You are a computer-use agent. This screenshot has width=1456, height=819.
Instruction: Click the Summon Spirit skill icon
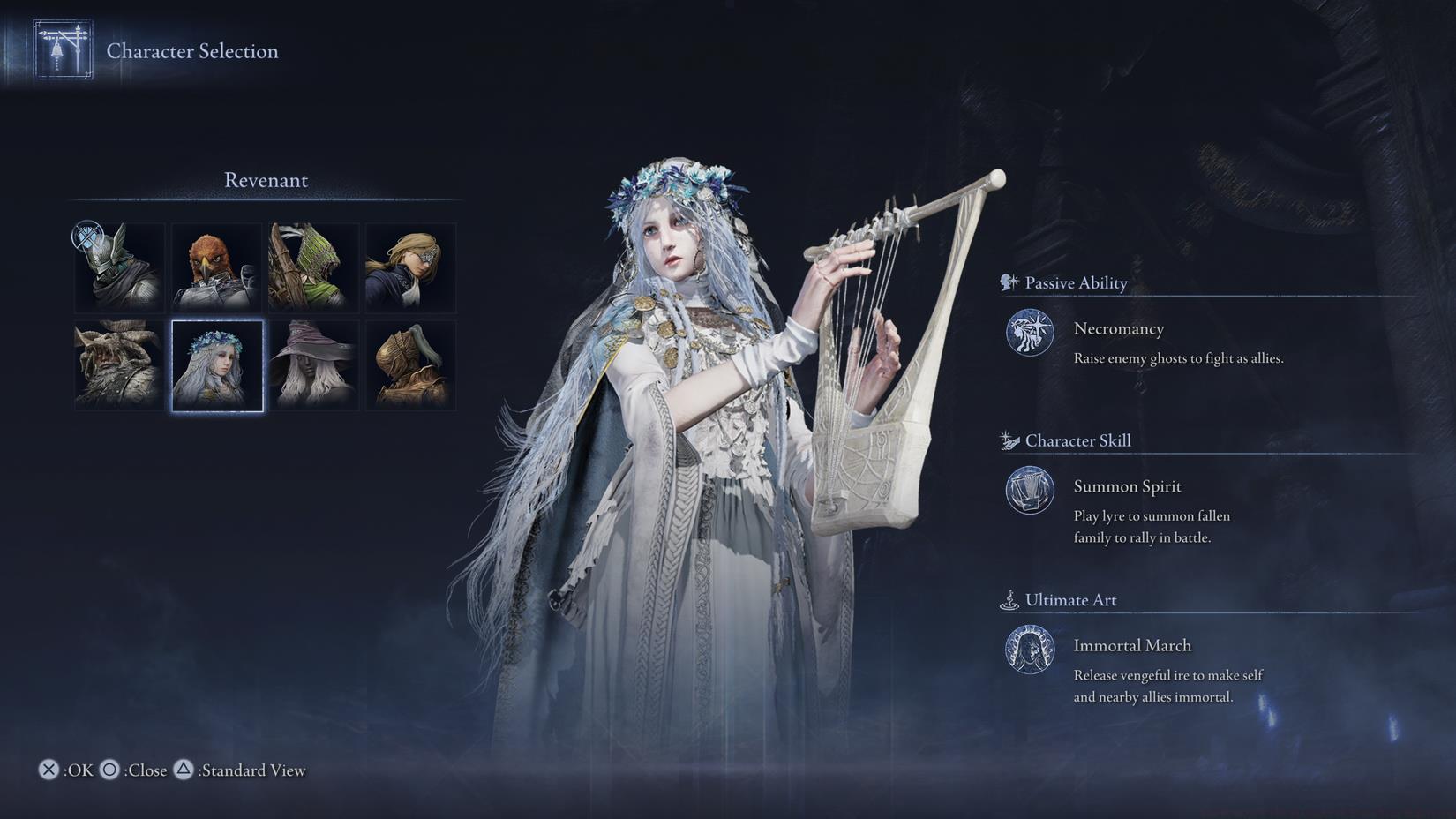[x=1029, y=492]
